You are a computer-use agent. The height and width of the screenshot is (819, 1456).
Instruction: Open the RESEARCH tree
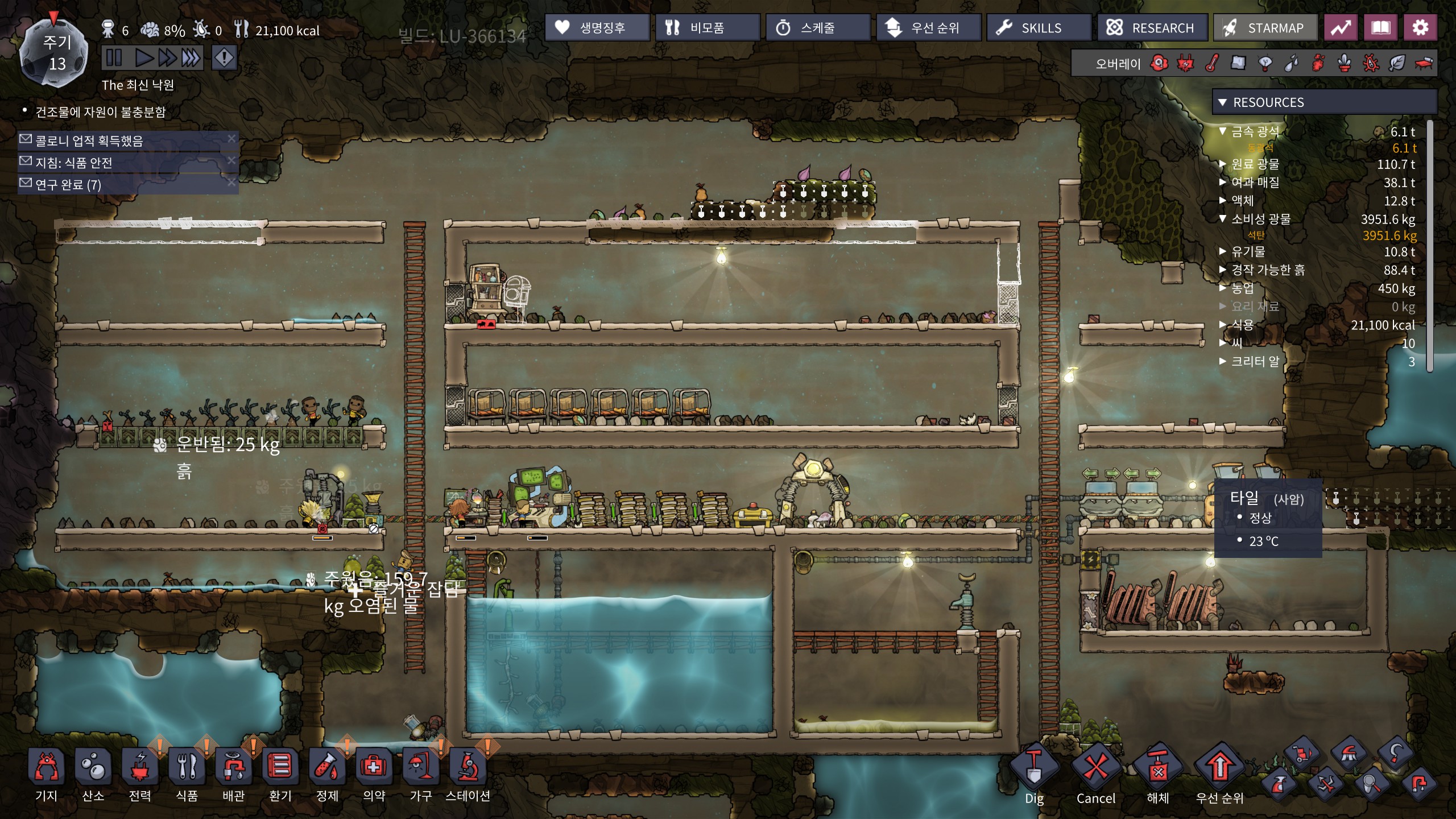click(x=1152, y=28)
